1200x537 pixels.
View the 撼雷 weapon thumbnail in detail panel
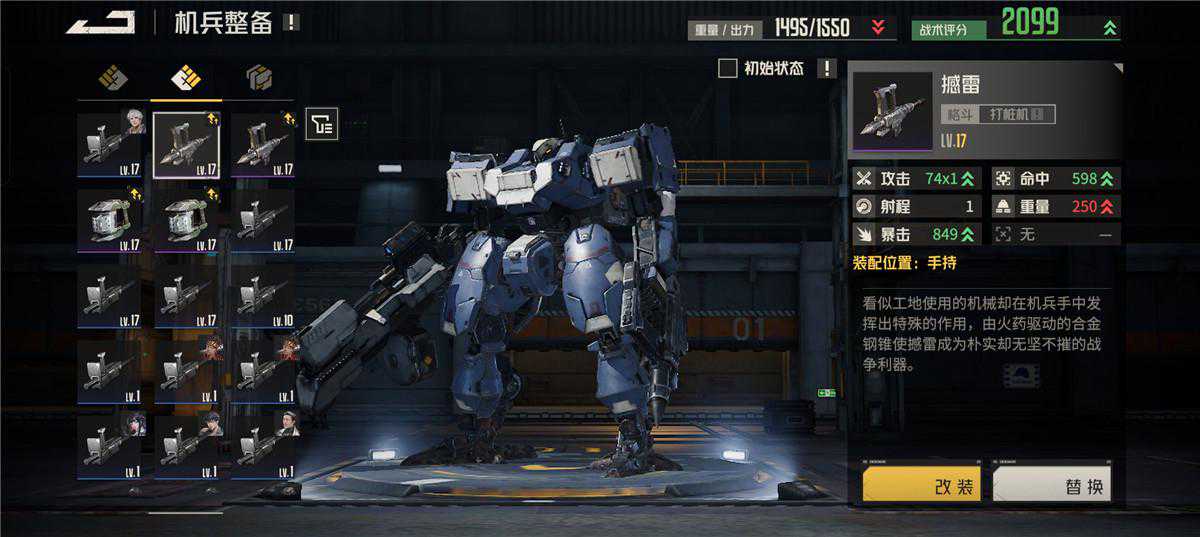[893, 108]
